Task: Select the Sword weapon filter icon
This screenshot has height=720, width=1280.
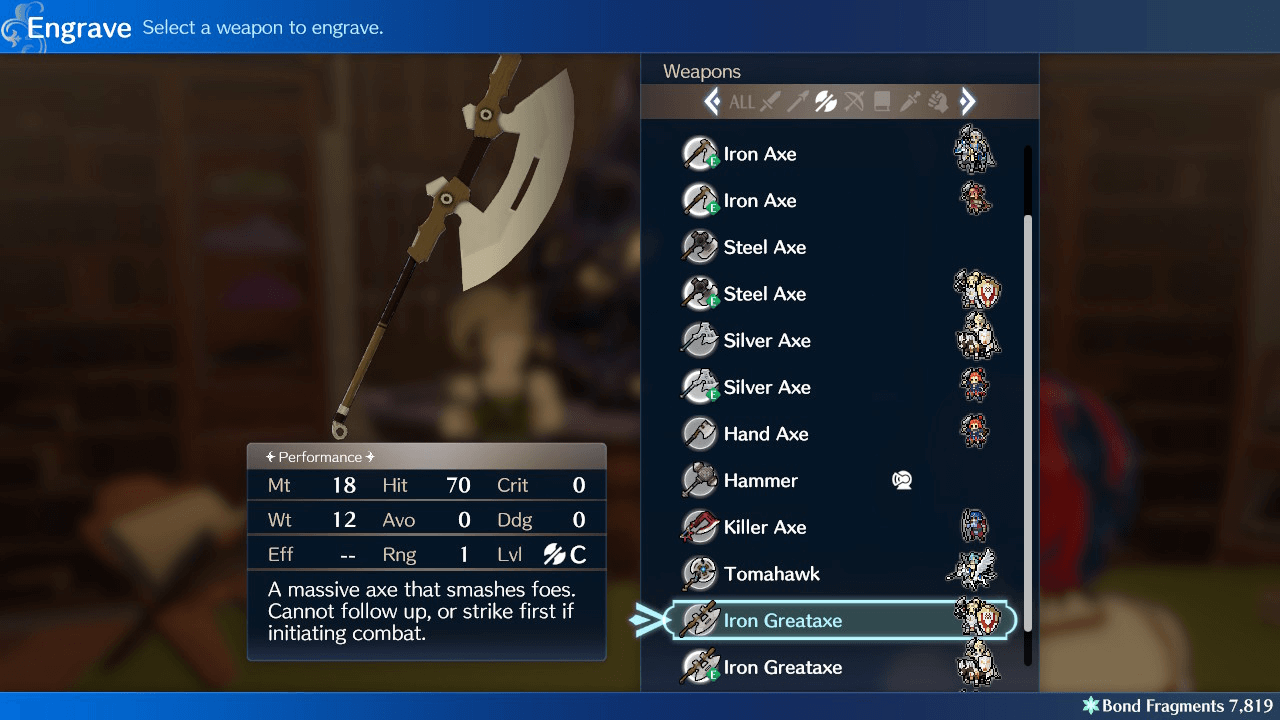Action: [770, 101]
